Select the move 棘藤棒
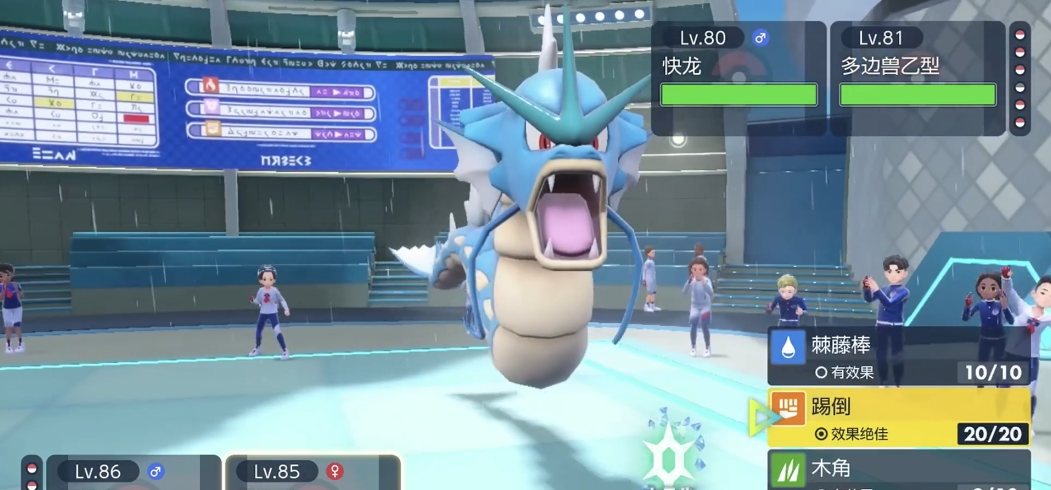 tap(898, 357)
